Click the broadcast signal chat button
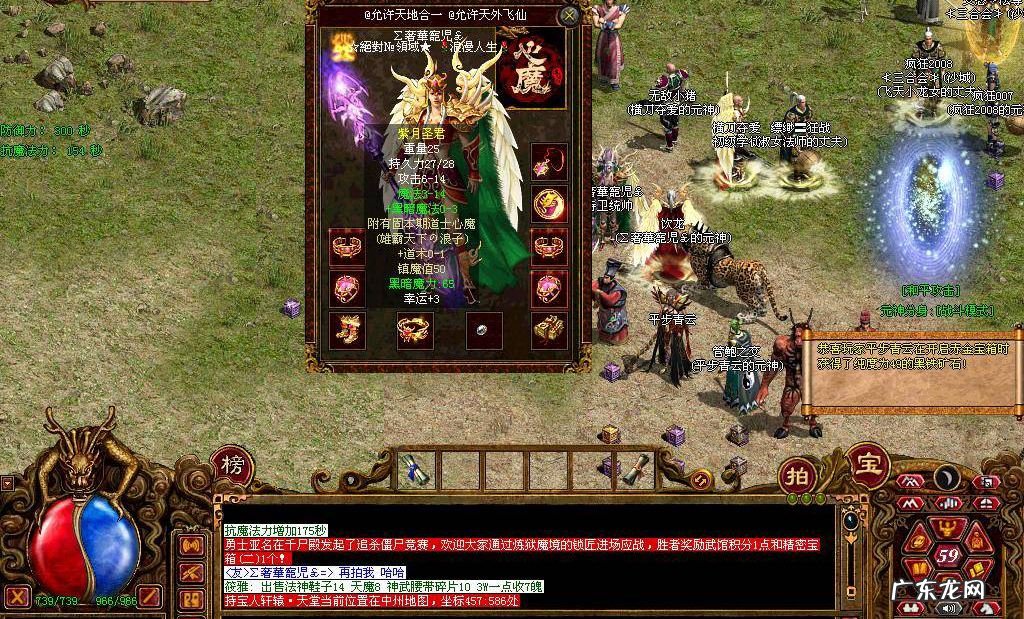 (x=189, y=546)
